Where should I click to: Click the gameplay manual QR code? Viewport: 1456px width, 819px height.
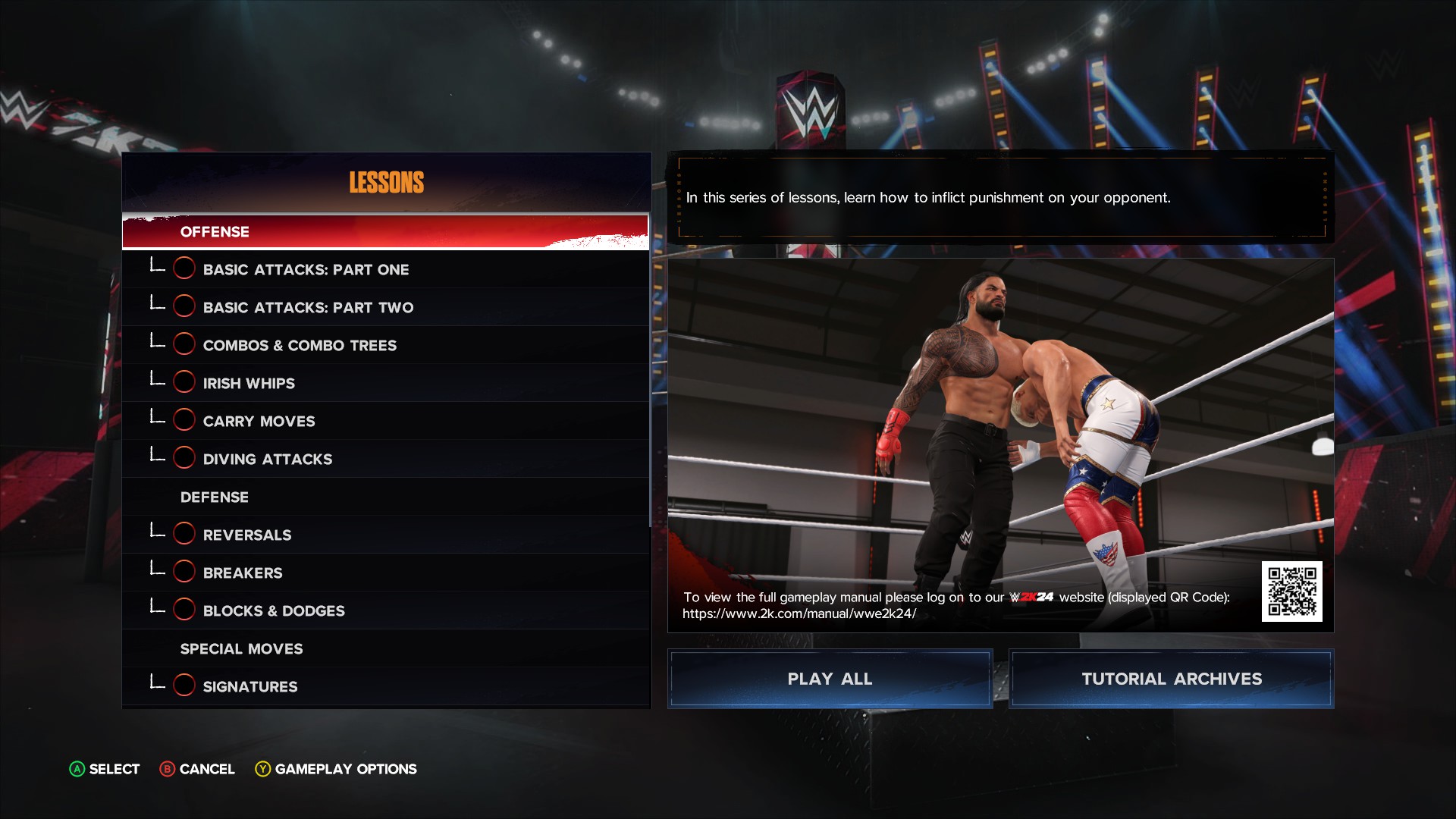coord(1291,591)
